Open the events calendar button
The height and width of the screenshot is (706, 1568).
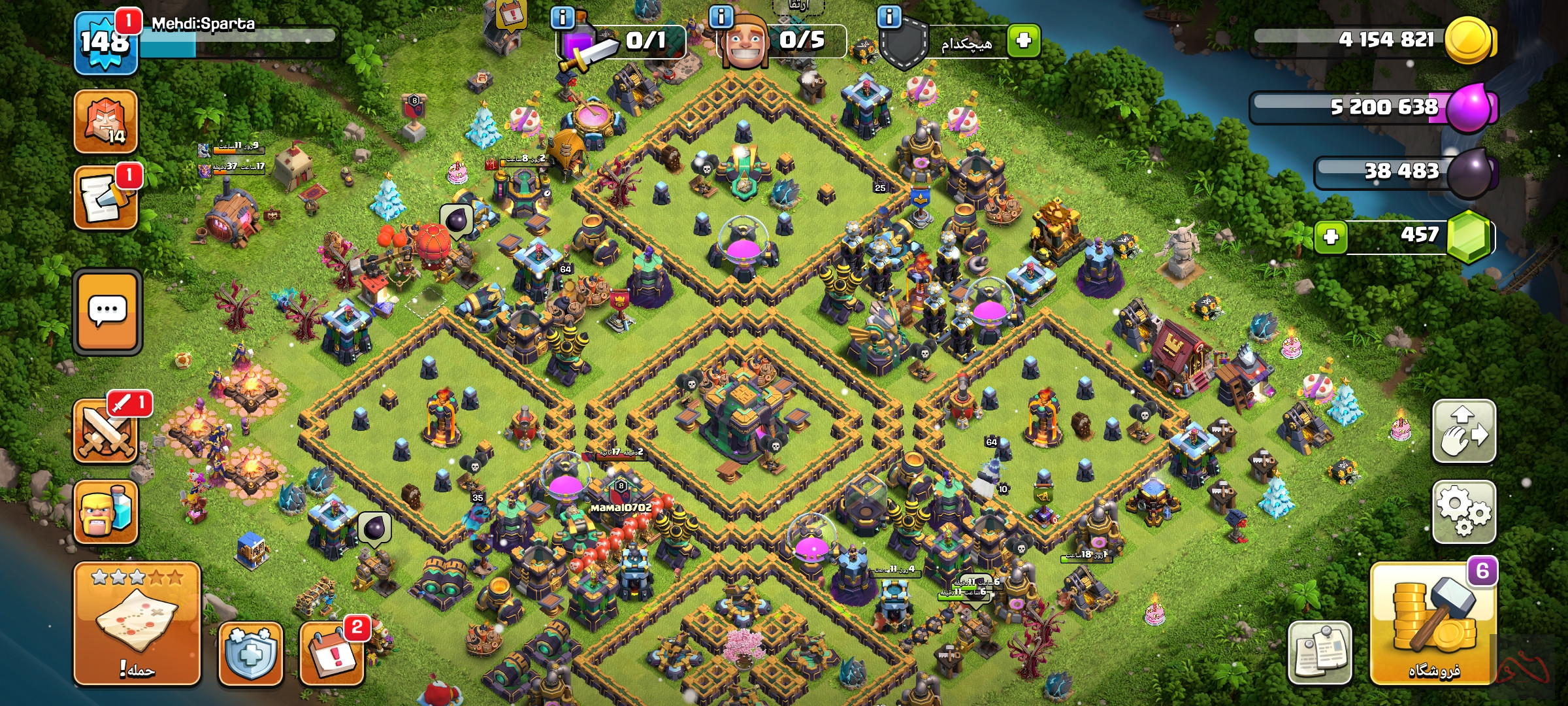point(332,653)
